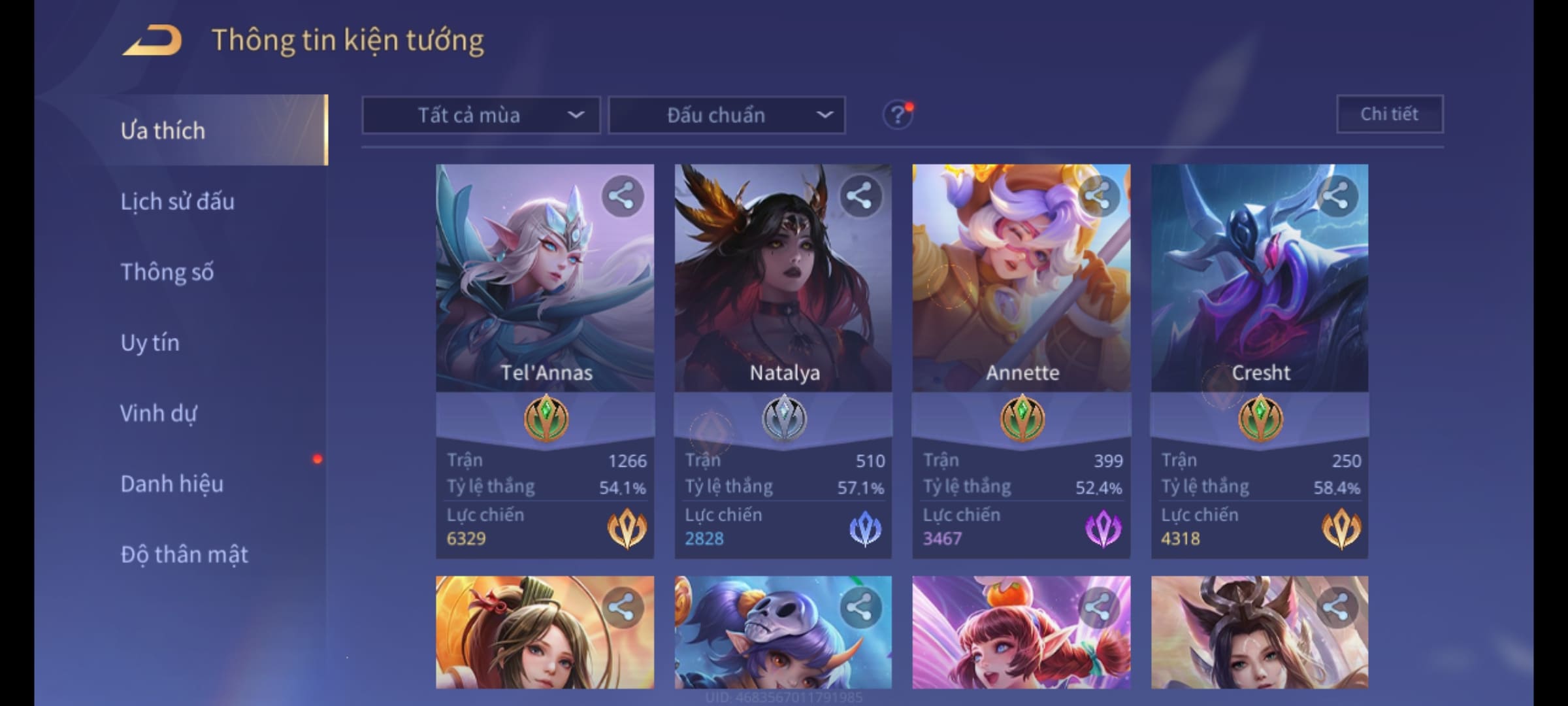This screenshot has height=706, width=1568.
Task: View the Độ thân mật tab
Action: (x=184, y=554)
